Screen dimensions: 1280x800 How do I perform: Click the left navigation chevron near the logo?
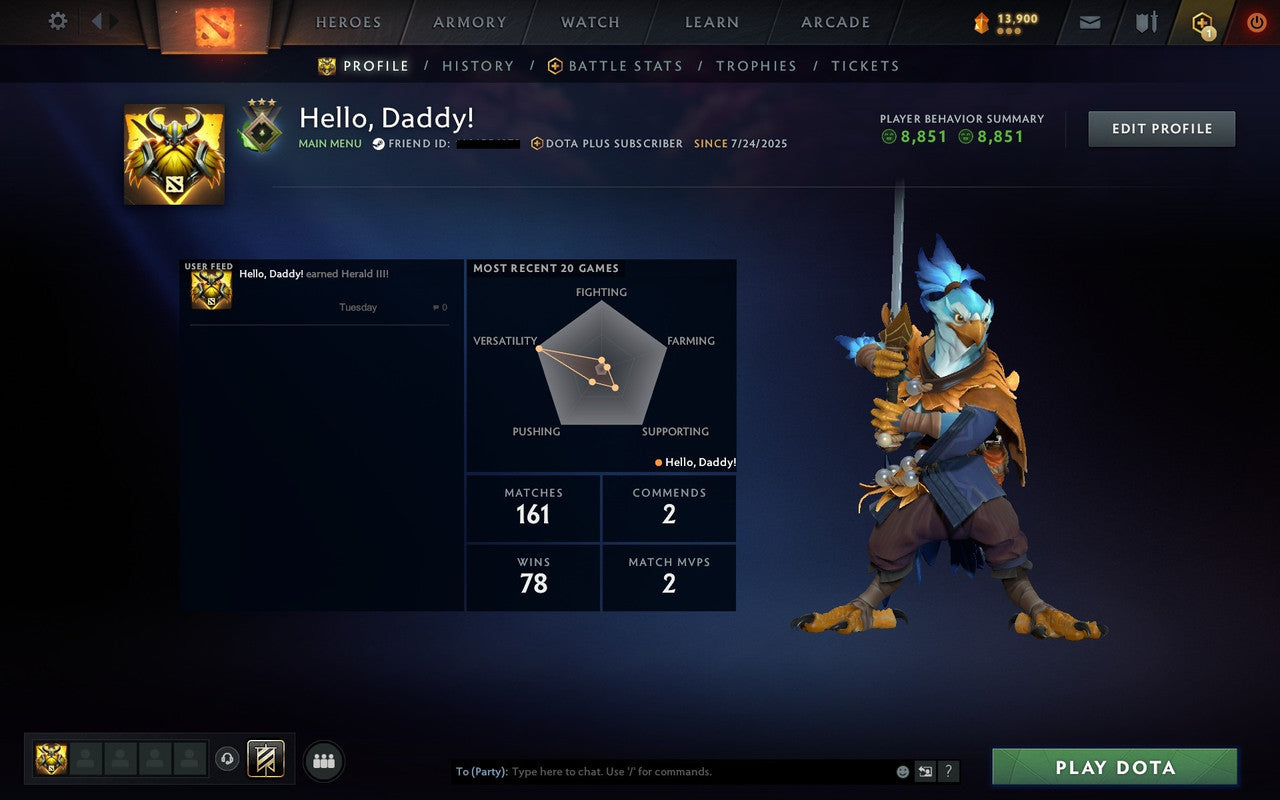coord(96,21)
